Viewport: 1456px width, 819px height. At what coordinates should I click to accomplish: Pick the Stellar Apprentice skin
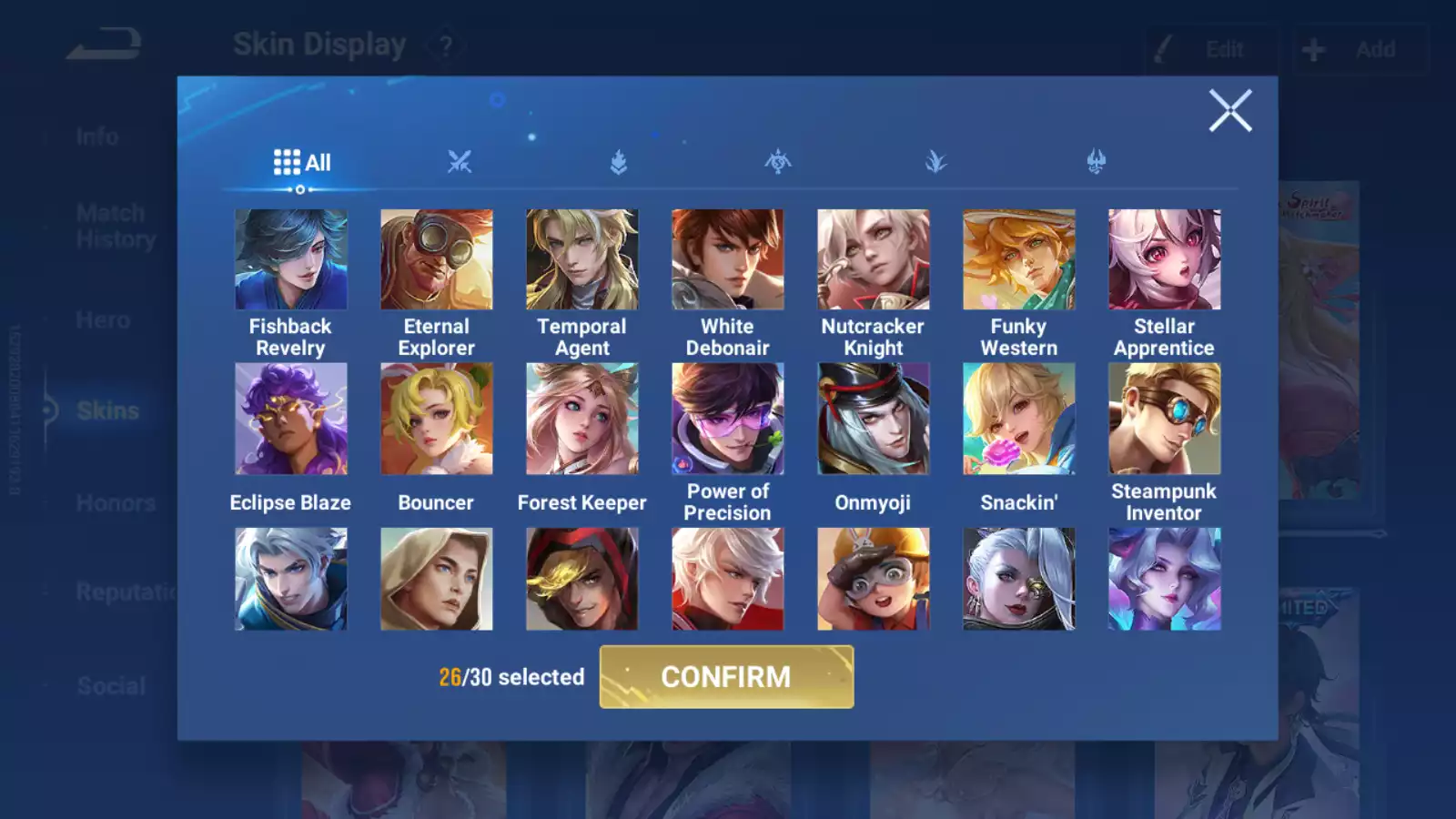[1164, 260]
